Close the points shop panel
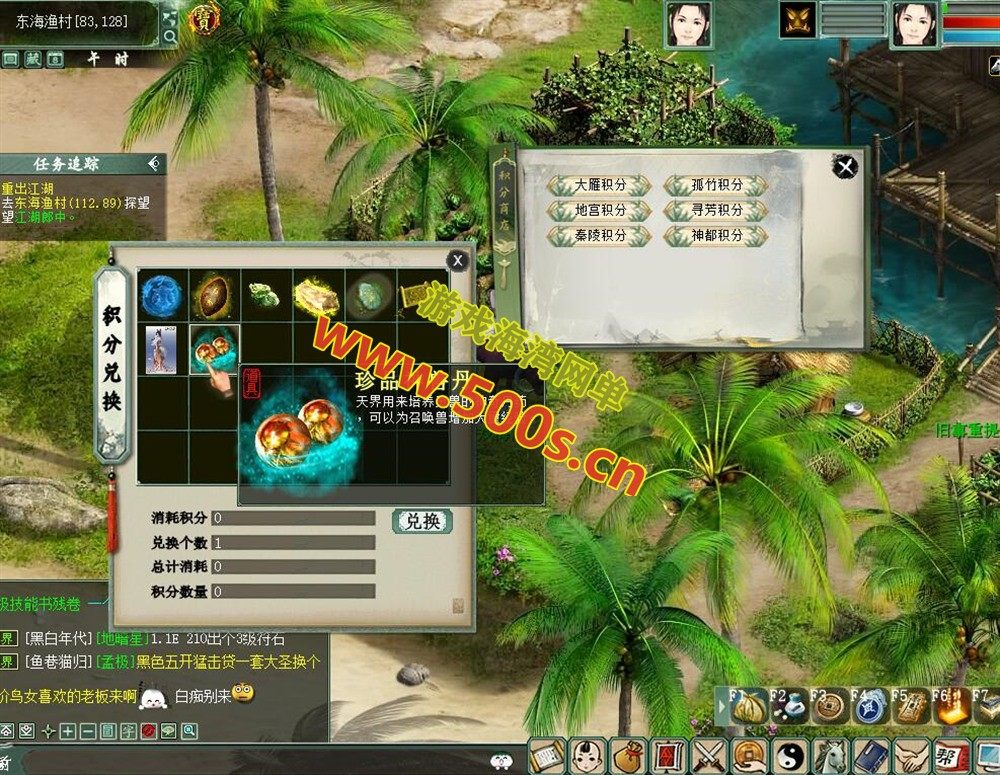 coord(846,167)
